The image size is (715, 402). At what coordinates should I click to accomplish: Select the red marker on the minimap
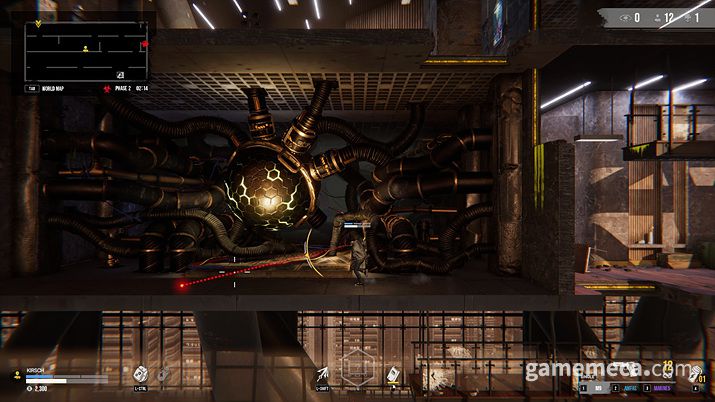click(x=144, y=44)
